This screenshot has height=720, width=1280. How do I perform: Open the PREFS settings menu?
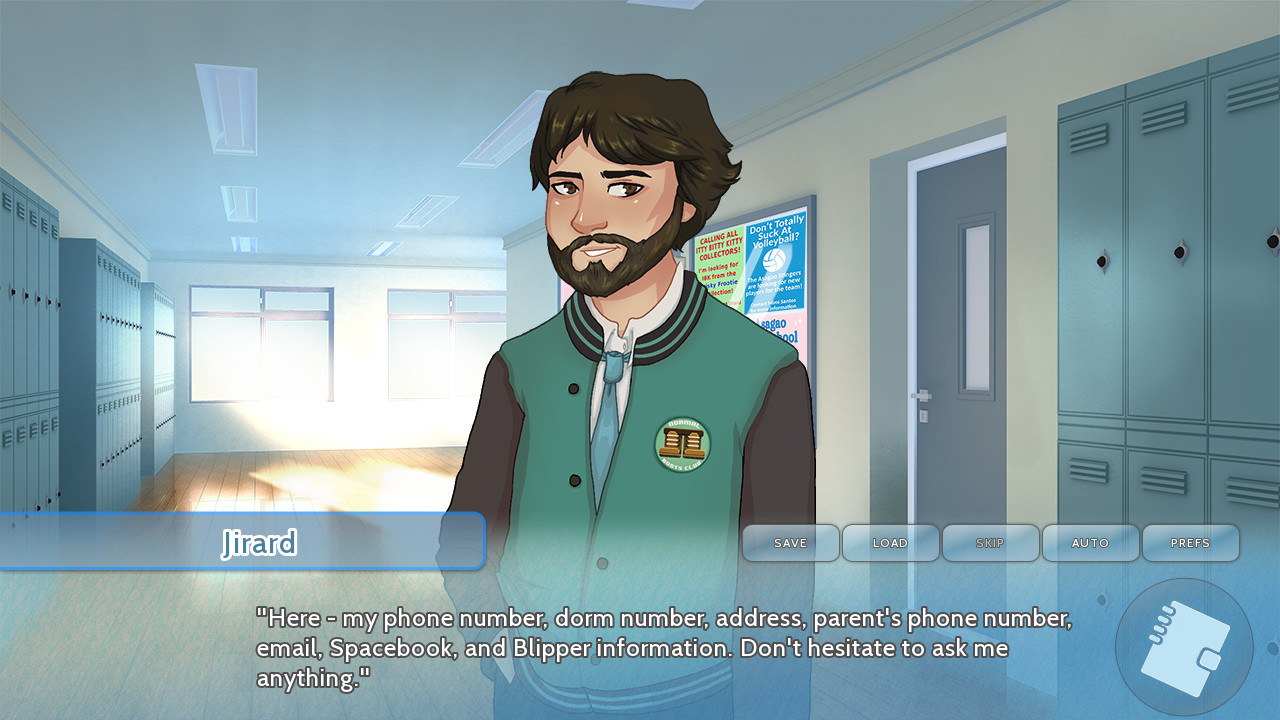1191,543
